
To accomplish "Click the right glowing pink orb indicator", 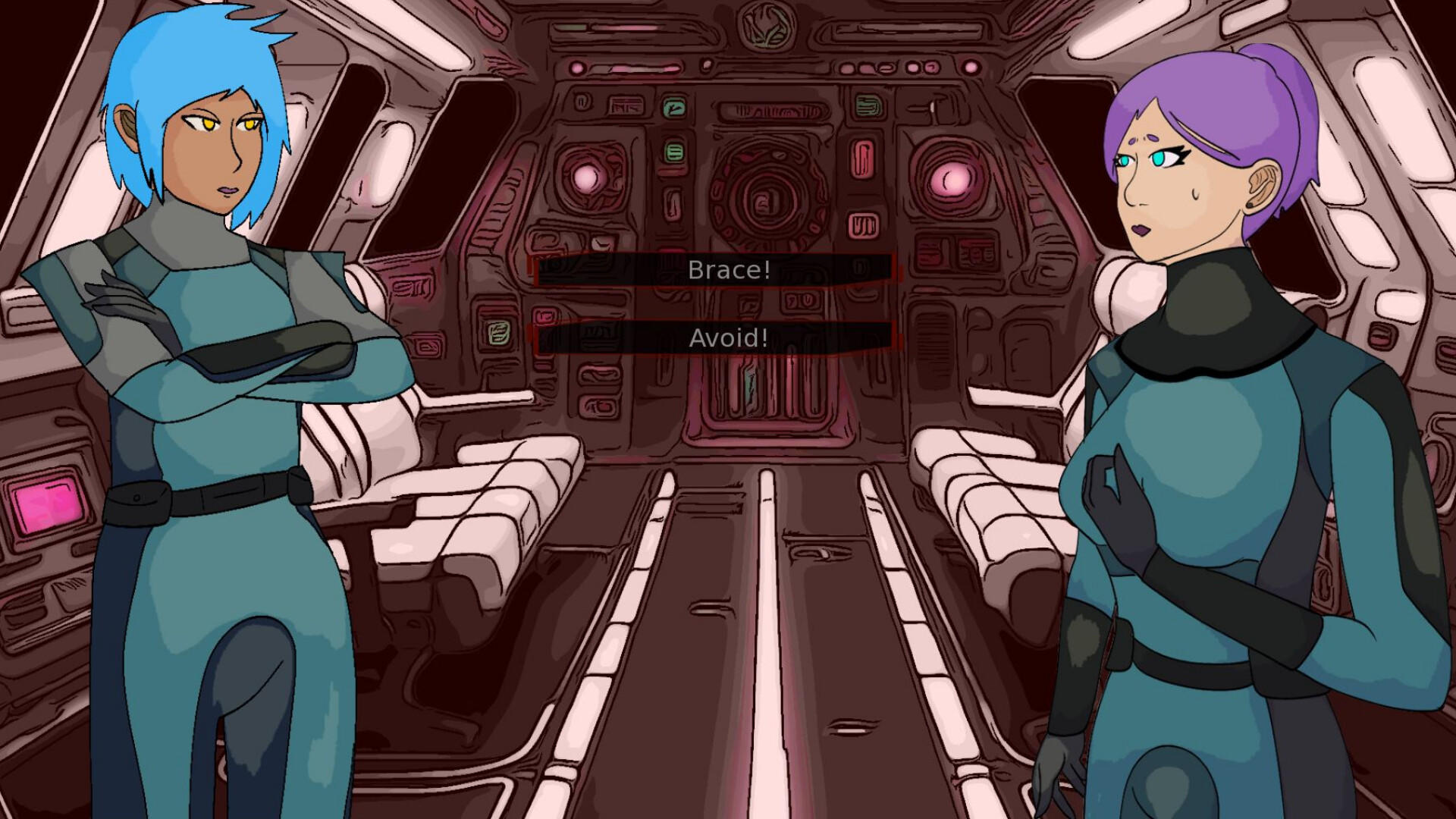I will (951, 180).
